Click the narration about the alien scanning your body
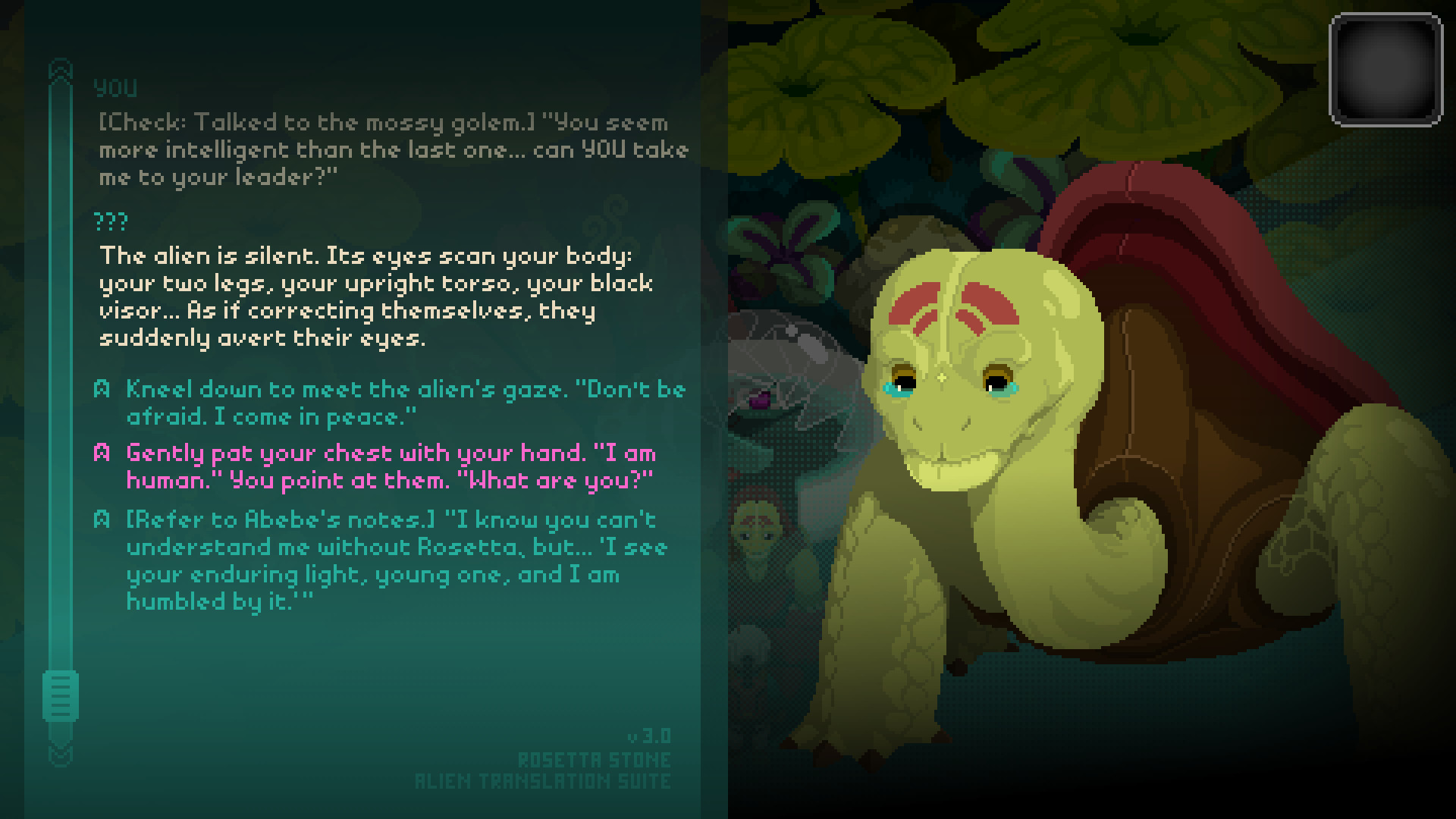The image size is (1456, 819). (372, 296)
